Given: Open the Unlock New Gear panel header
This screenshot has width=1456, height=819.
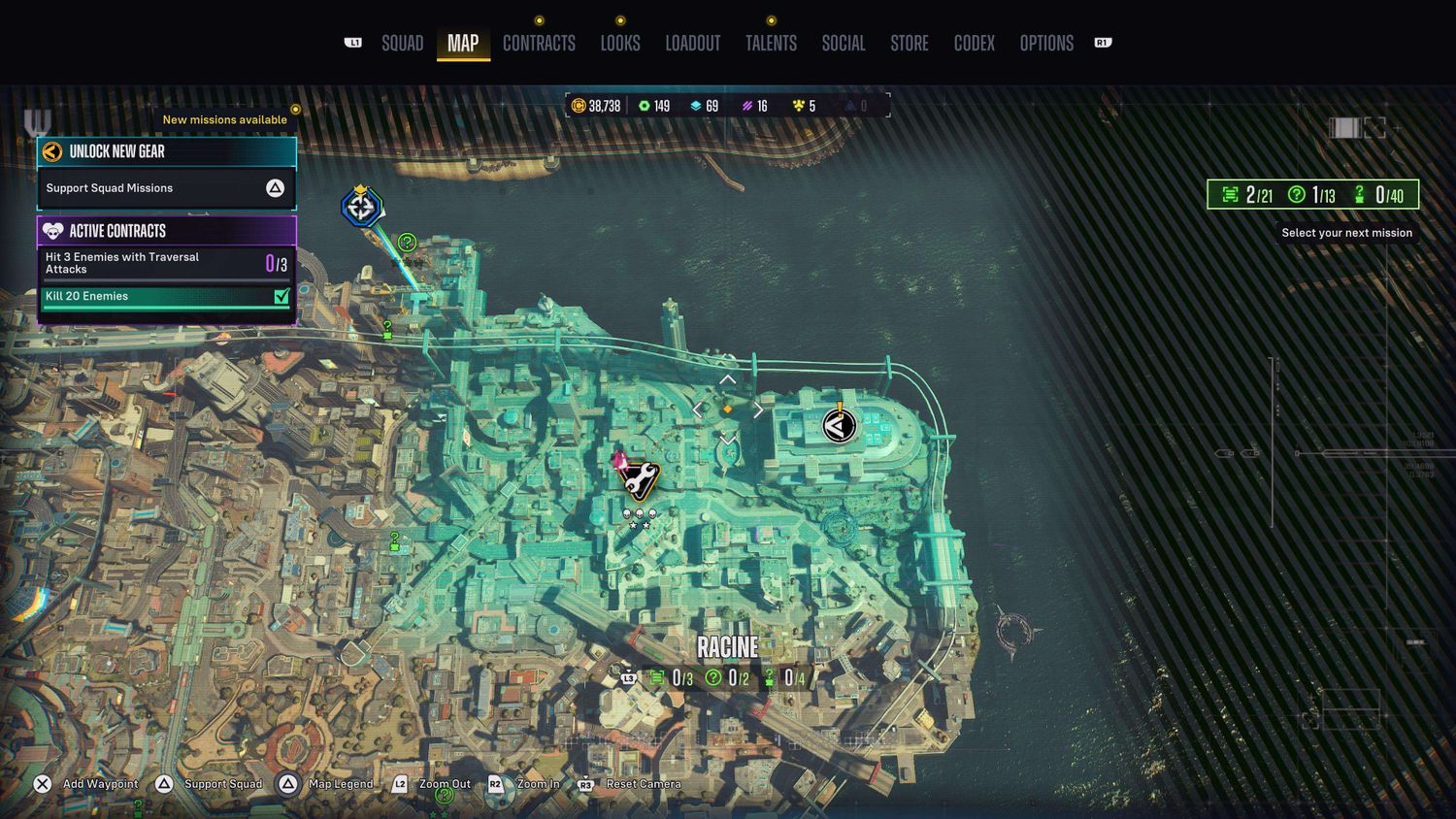Looking at the screenshot, I should tap(166, 151).
